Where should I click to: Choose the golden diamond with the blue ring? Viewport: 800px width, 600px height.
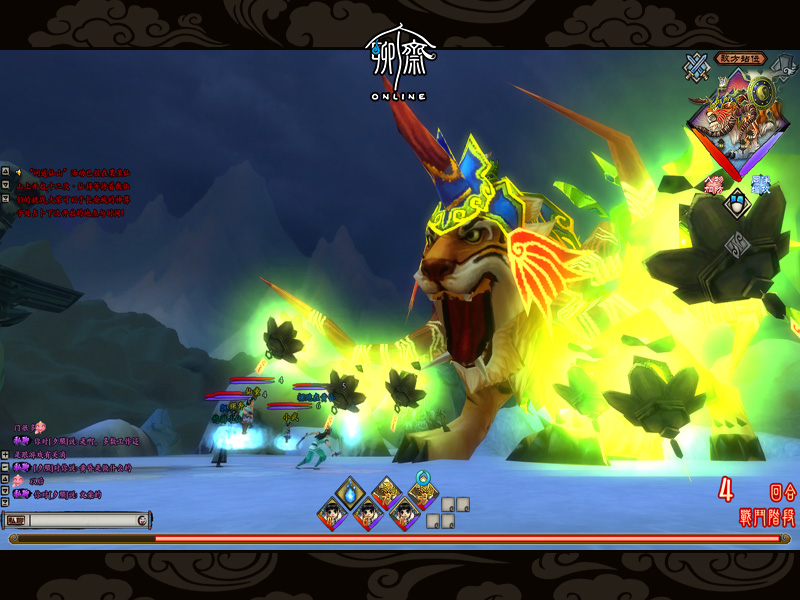pyautogui.click(x=423, y=493)
